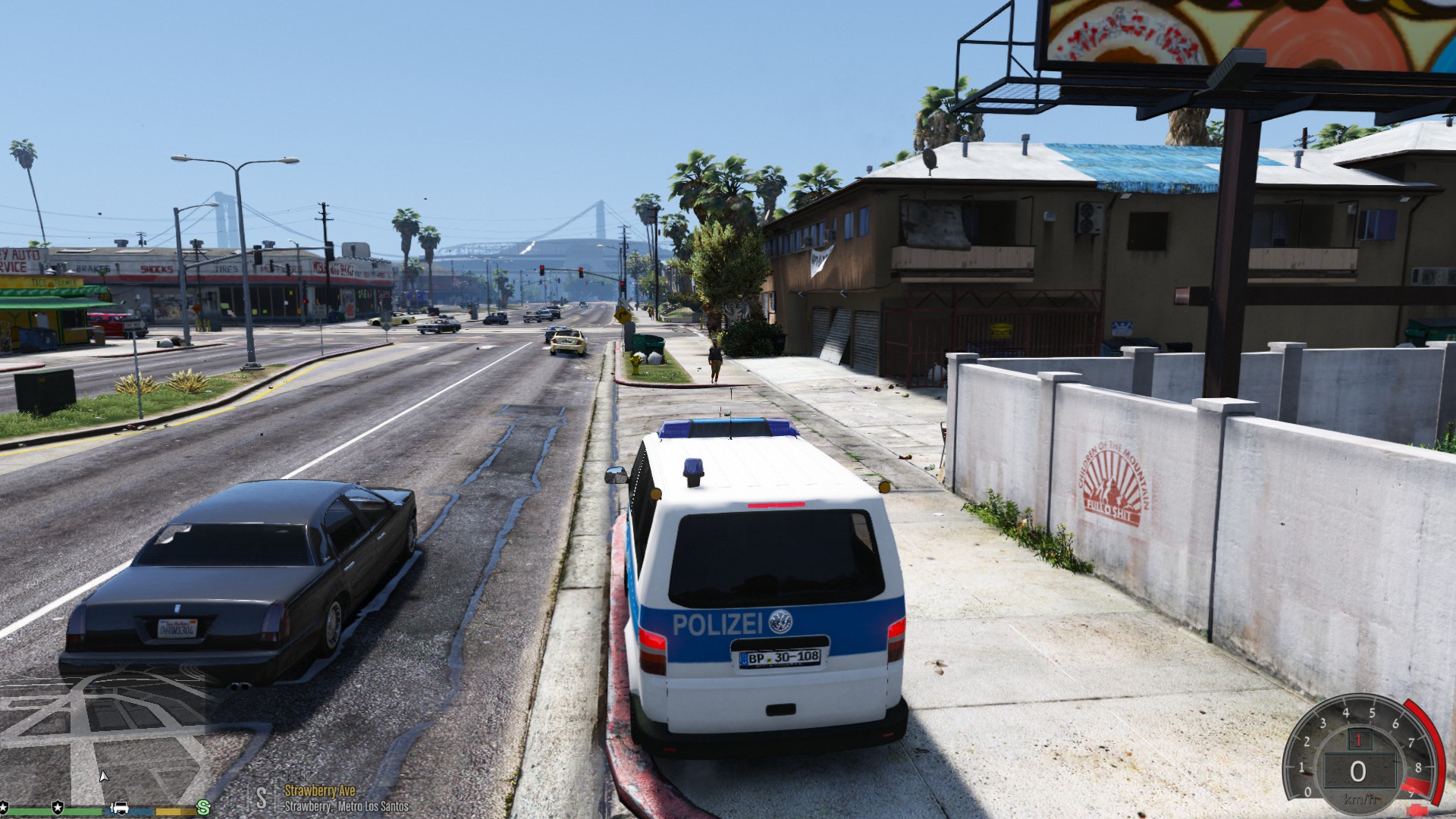Click the white car icon on status bar
1456x819 pixels.
click(x=120, y=807)
